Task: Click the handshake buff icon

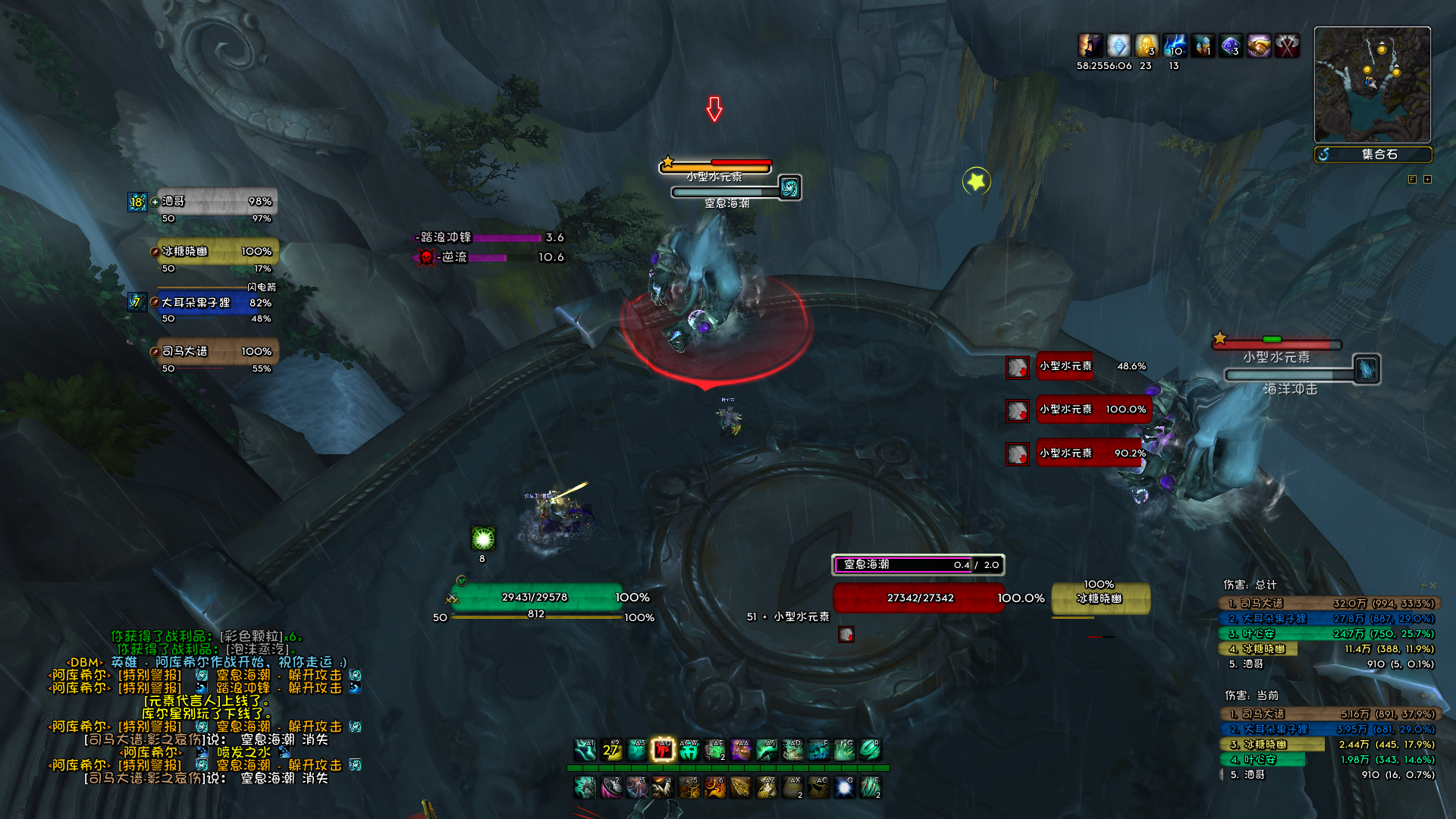Action: tap(1259, 46)
